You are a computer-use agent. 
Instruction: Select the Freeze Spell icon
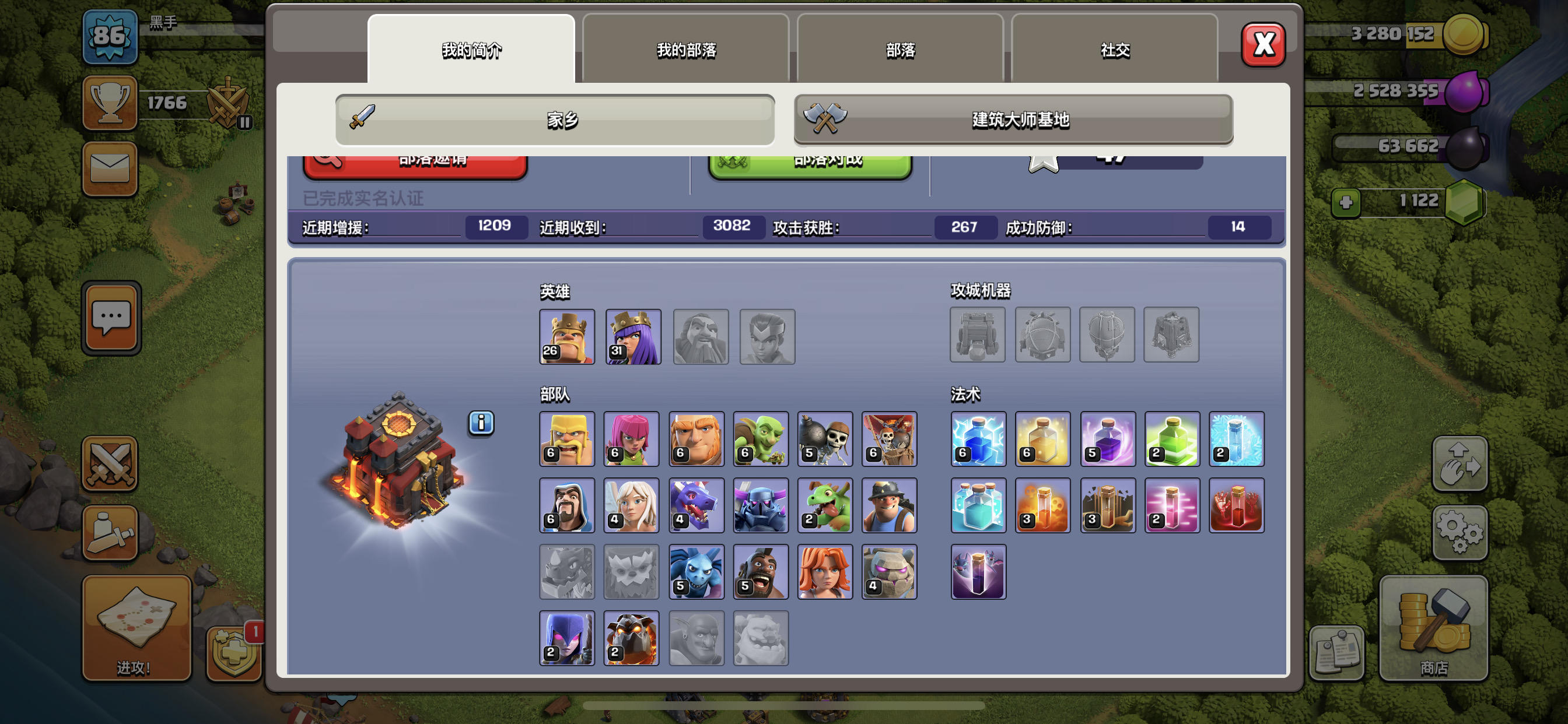1237,440
